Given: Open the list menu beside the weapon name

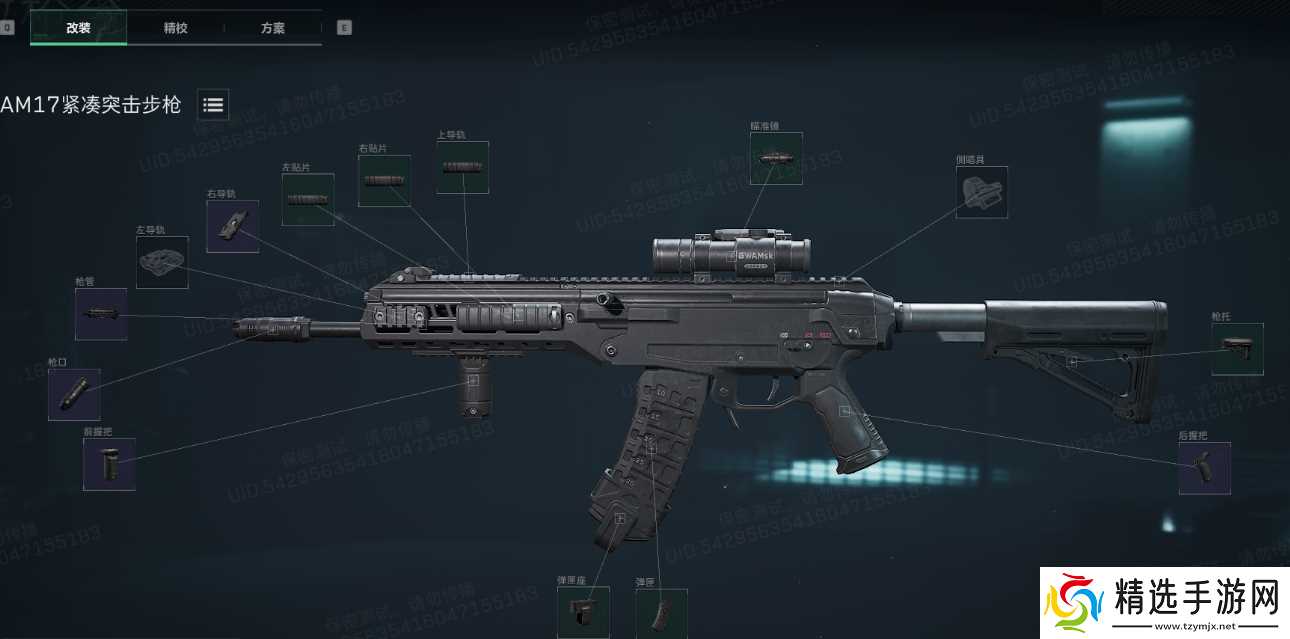Looking at the screenshot, I should (213, 104).
